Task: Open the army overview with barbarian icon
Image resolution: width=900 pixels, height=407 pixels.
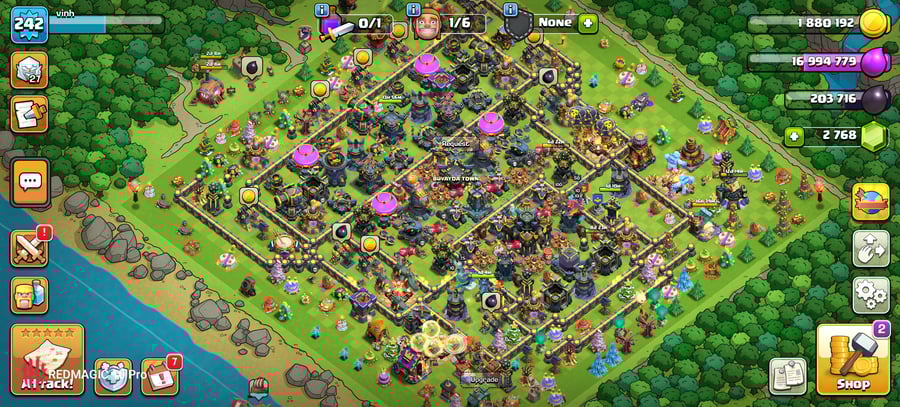Action: [29, 294]
